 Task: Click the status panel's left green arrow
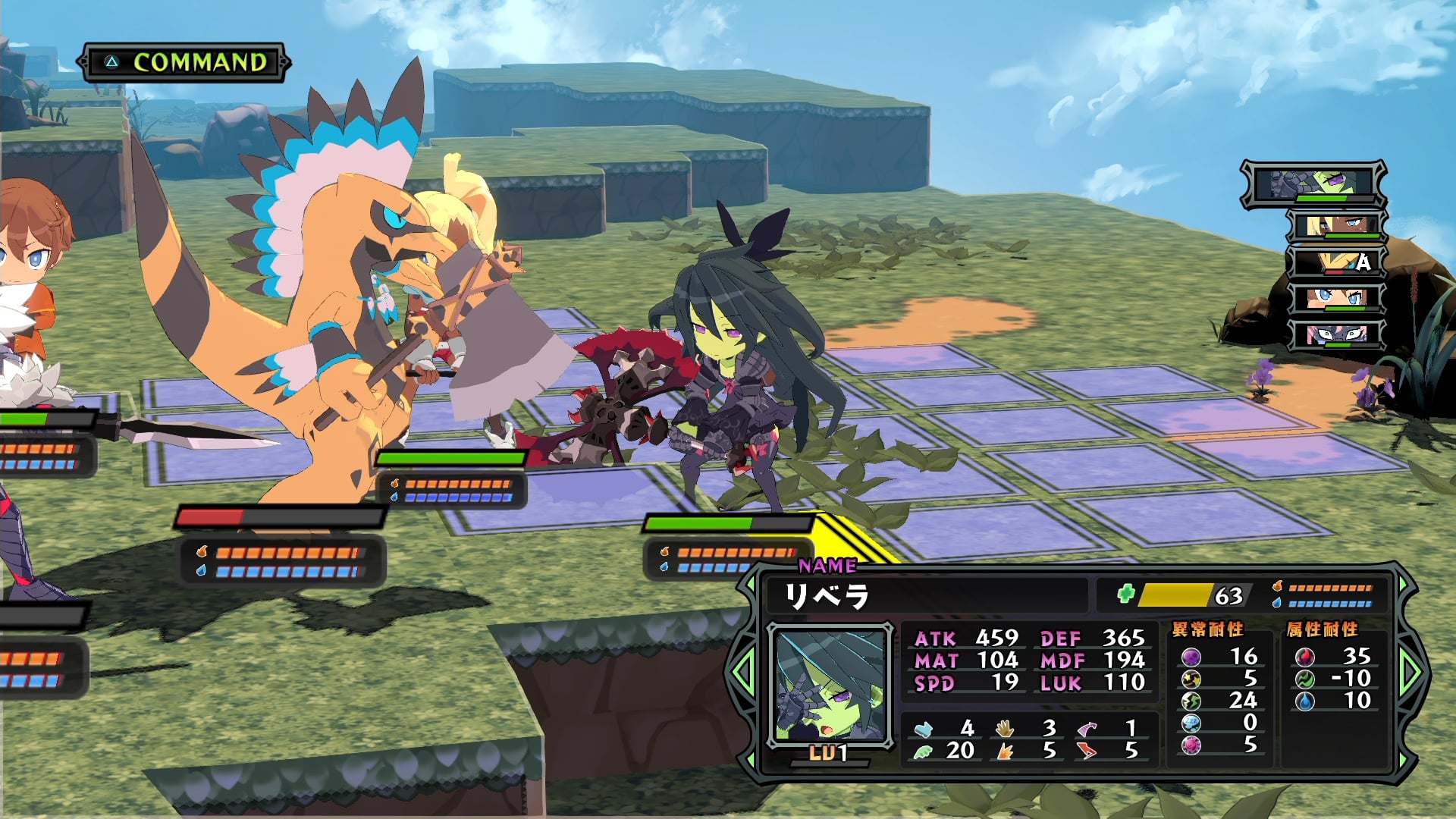coord(742,671)
